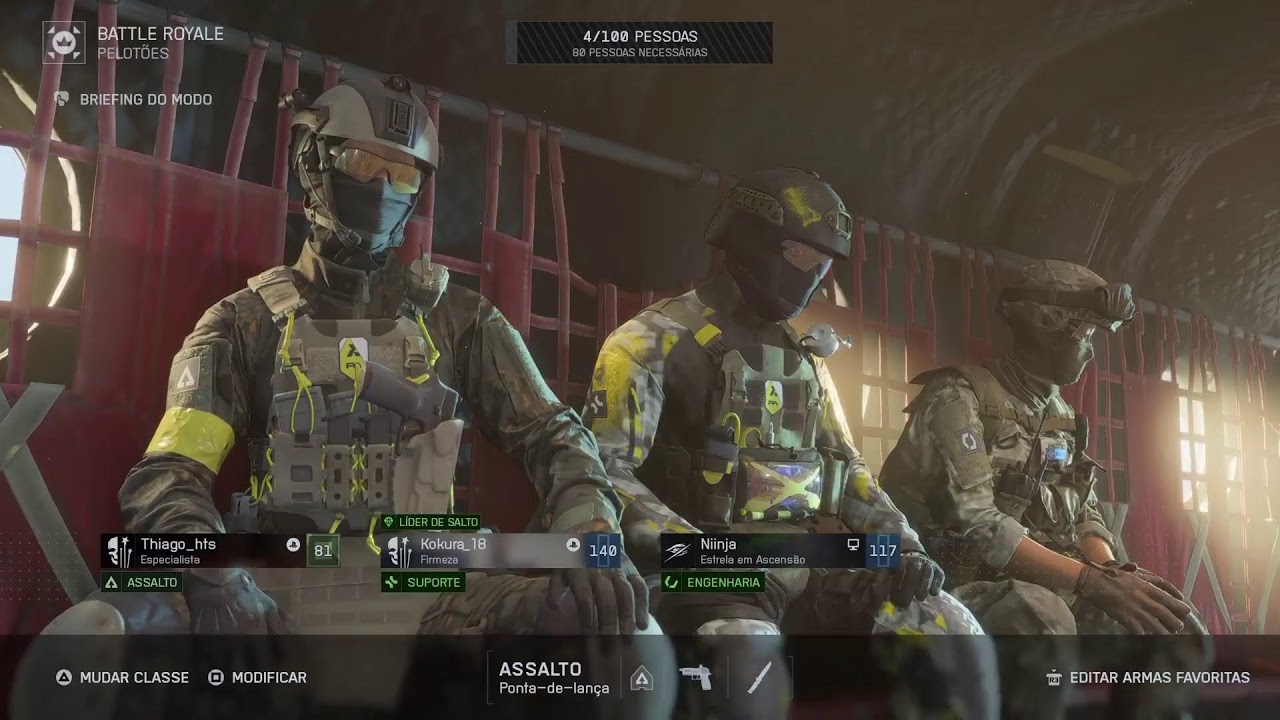Select the Mudar Classe option

(122, 677)
